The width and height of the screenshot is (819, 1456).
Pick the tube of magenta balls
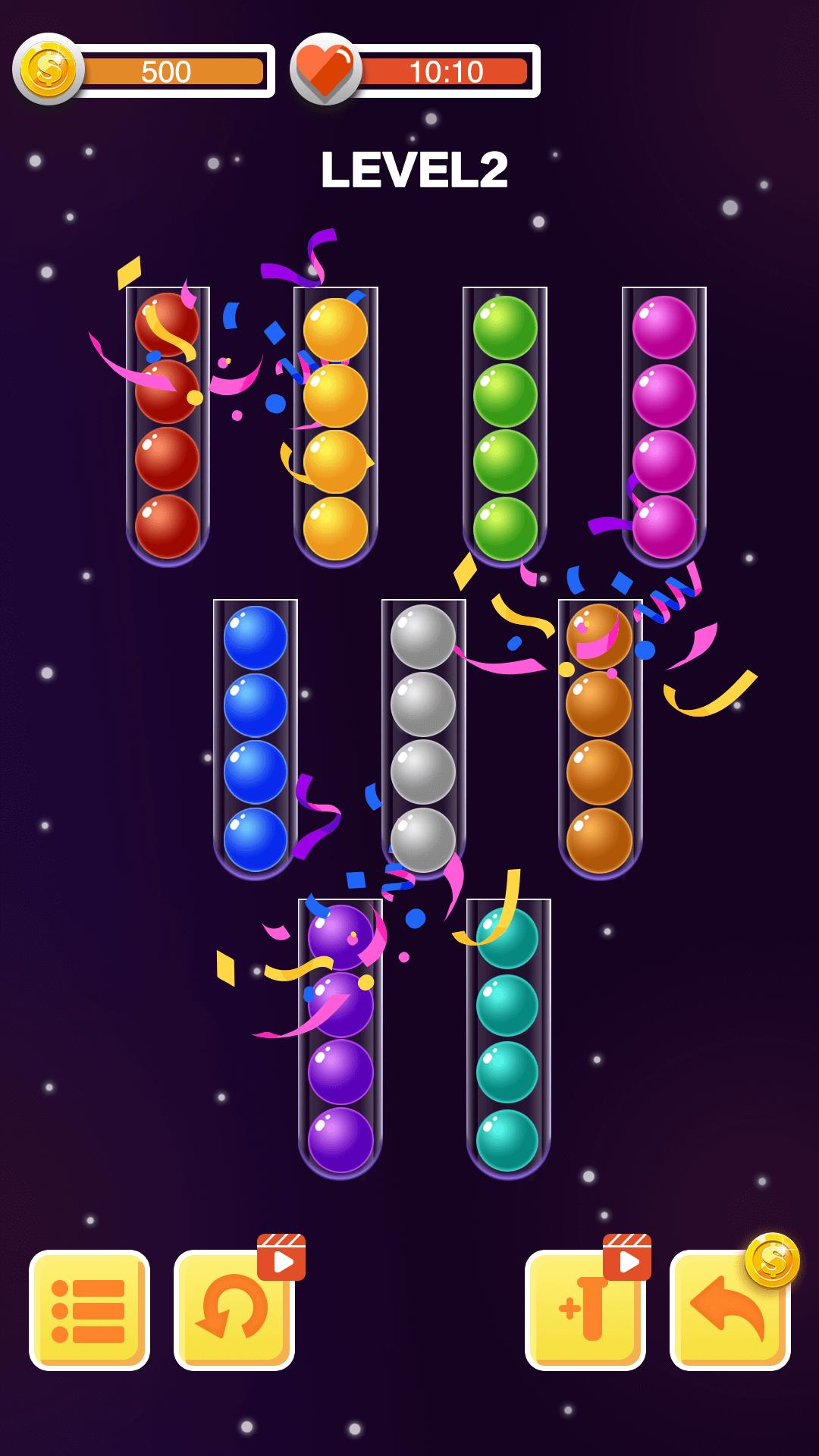(664, 426)
